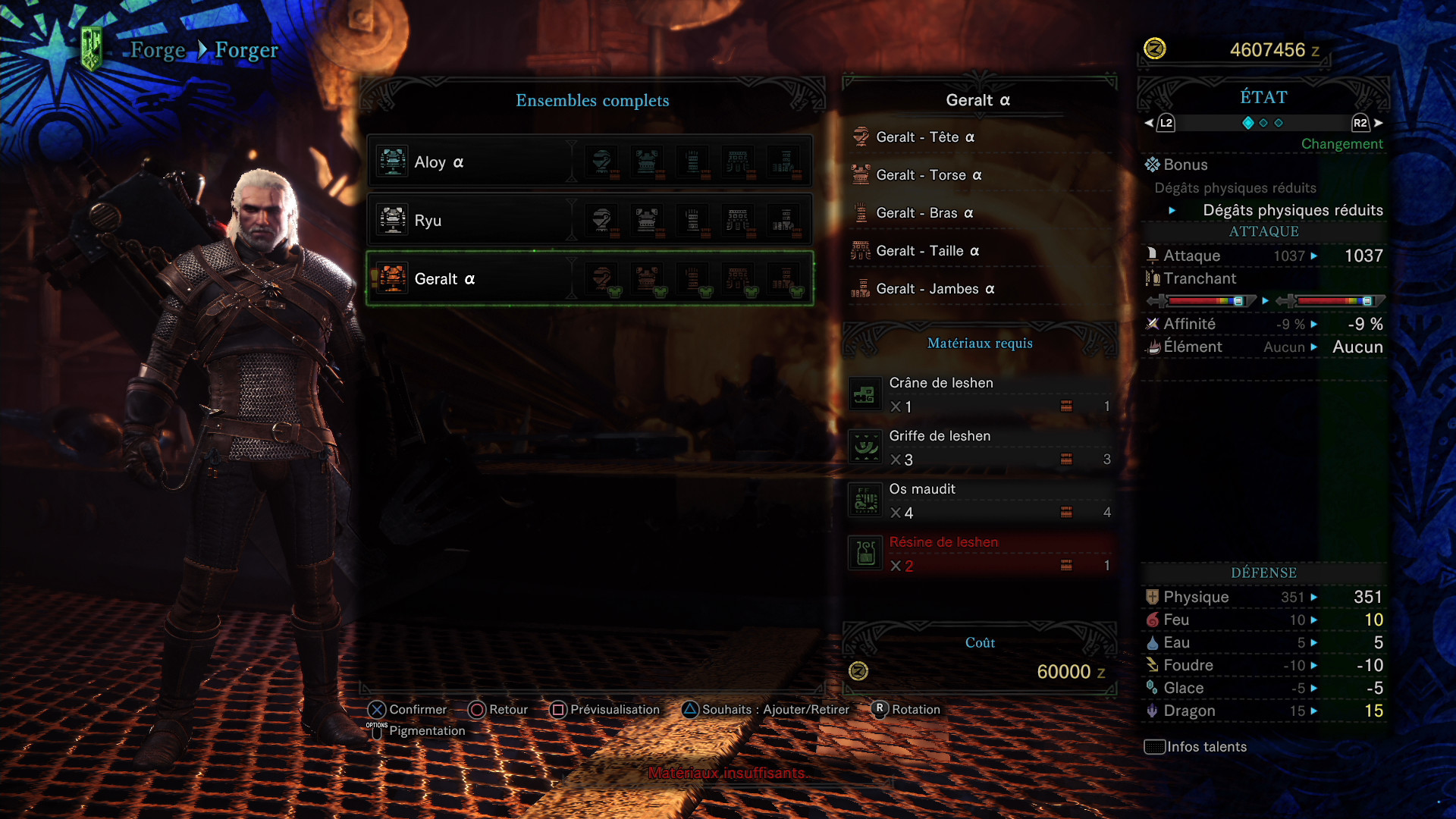1456x819 pixels.
Task: Select the Griffe de leshen claw icon
Action: pyautogui.click(x=865, y=446)
